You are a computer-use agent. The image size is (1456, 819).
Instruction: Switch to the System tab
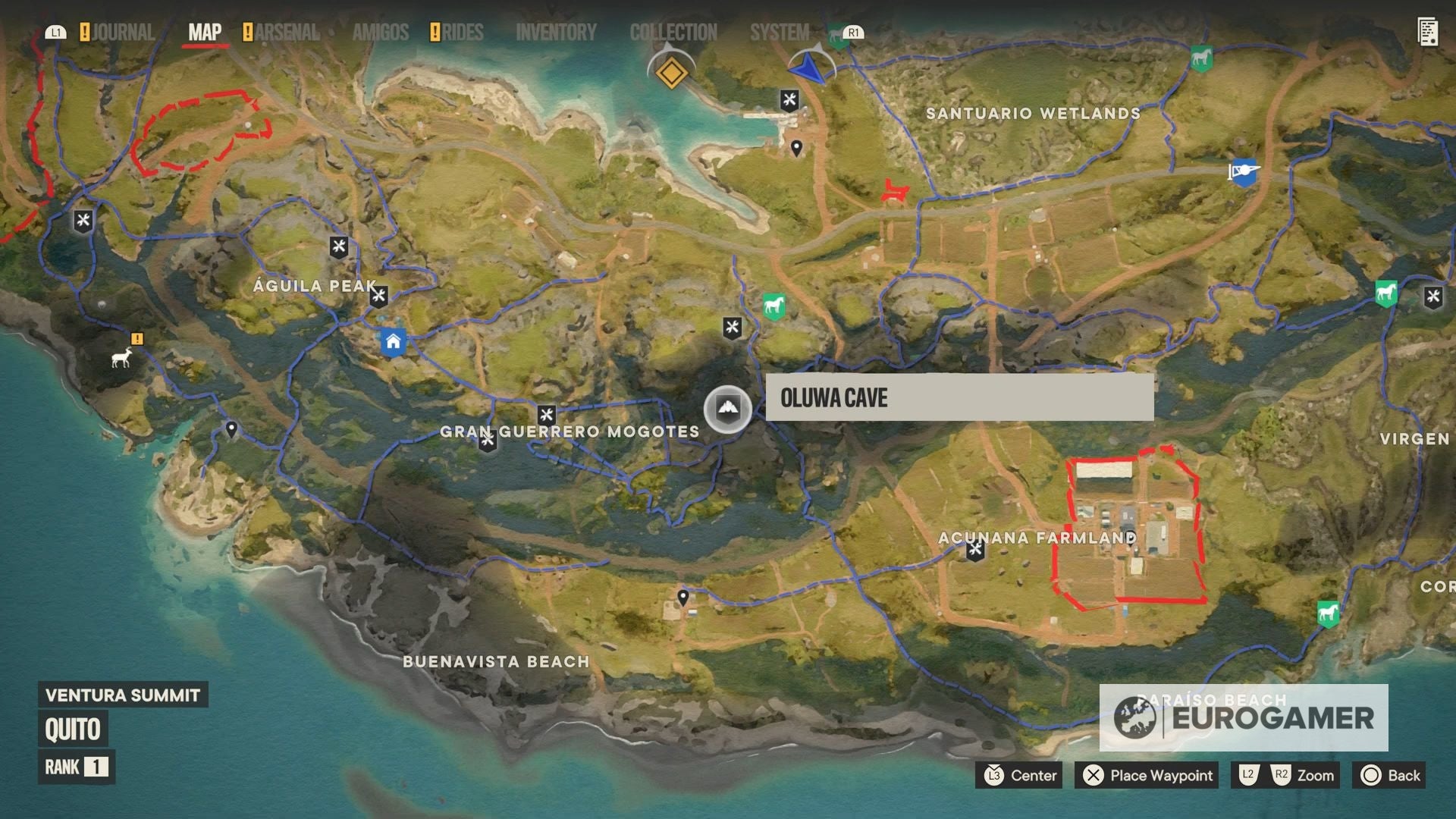(x=779, y=33)
